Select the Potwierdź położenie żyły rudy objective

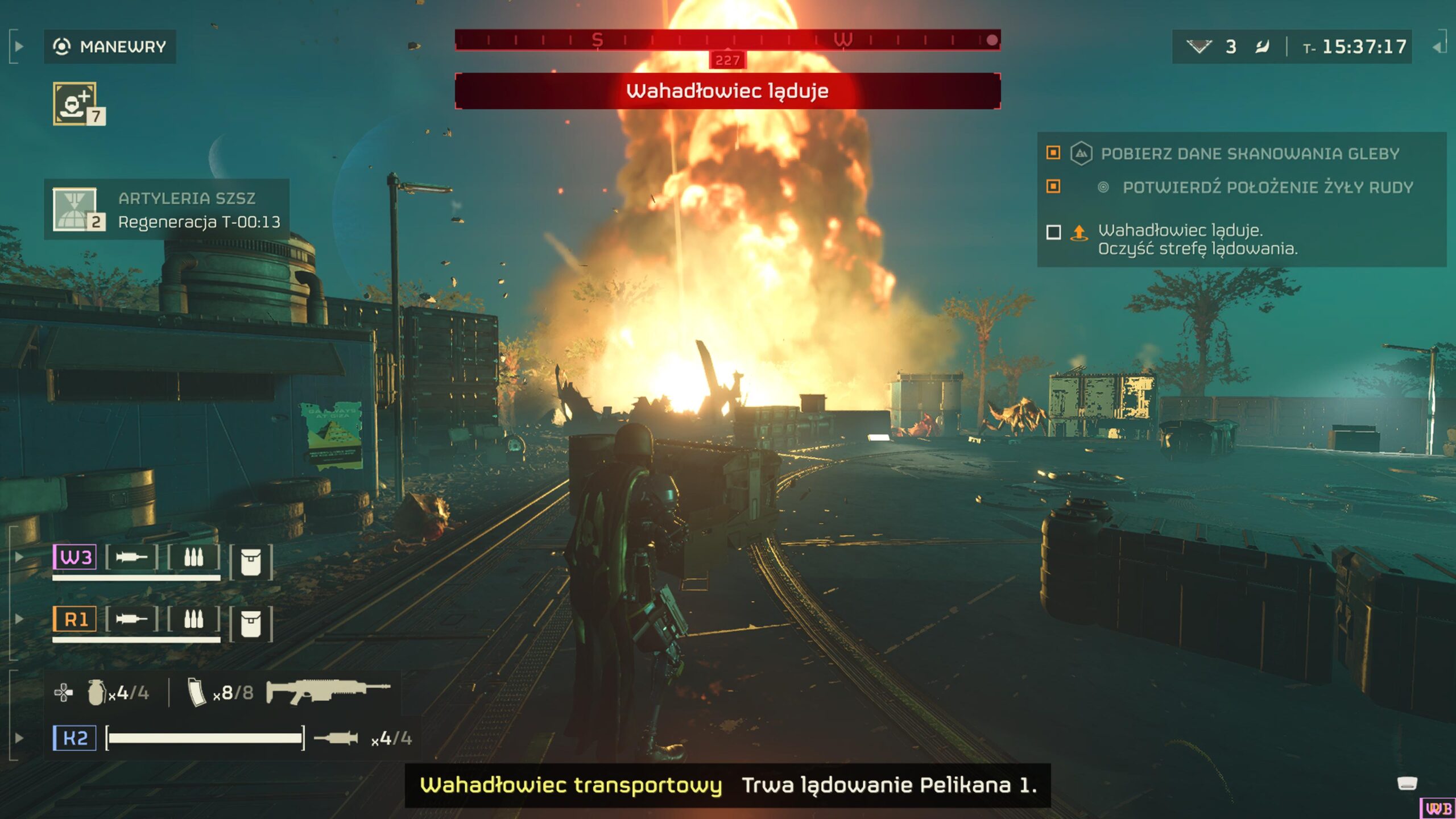[1267, 187]
